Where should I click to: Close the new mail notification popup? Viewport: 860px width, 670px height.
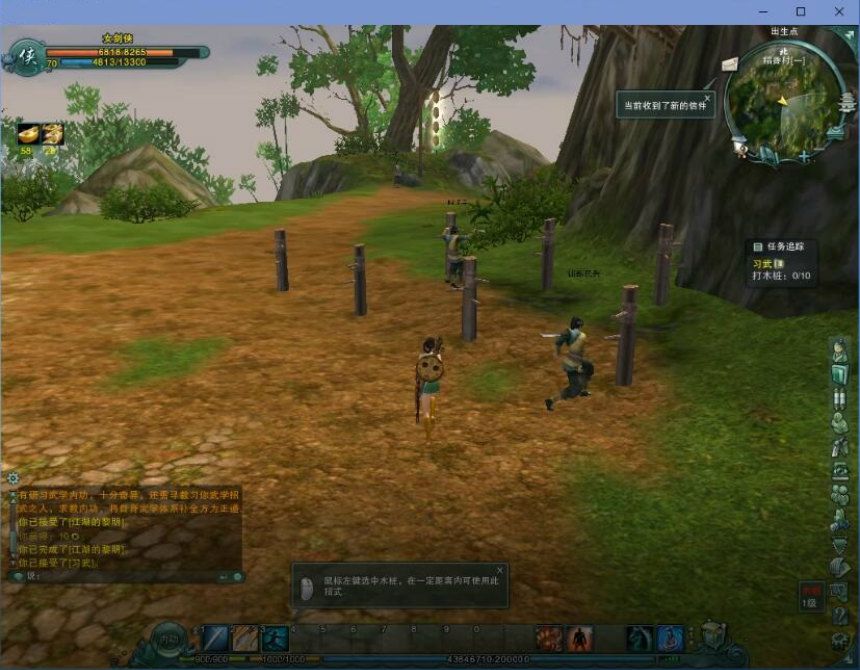(708, 98)
